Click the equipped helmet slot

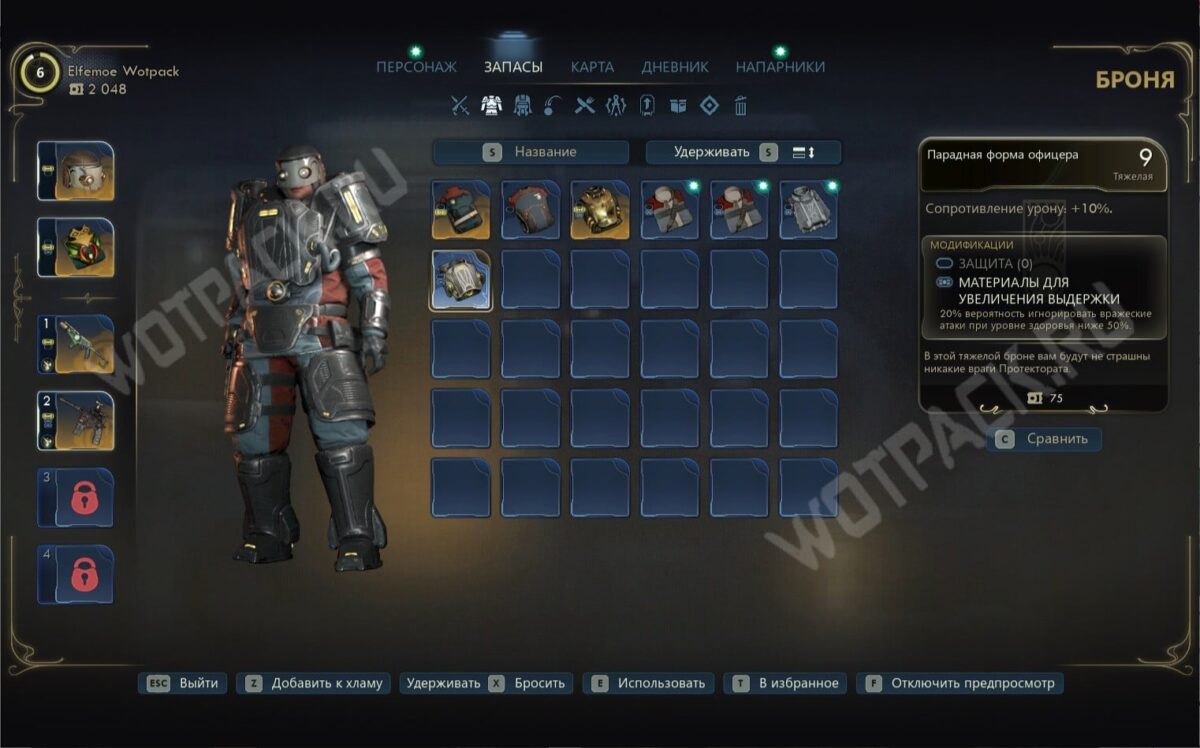tap(76, 172)
